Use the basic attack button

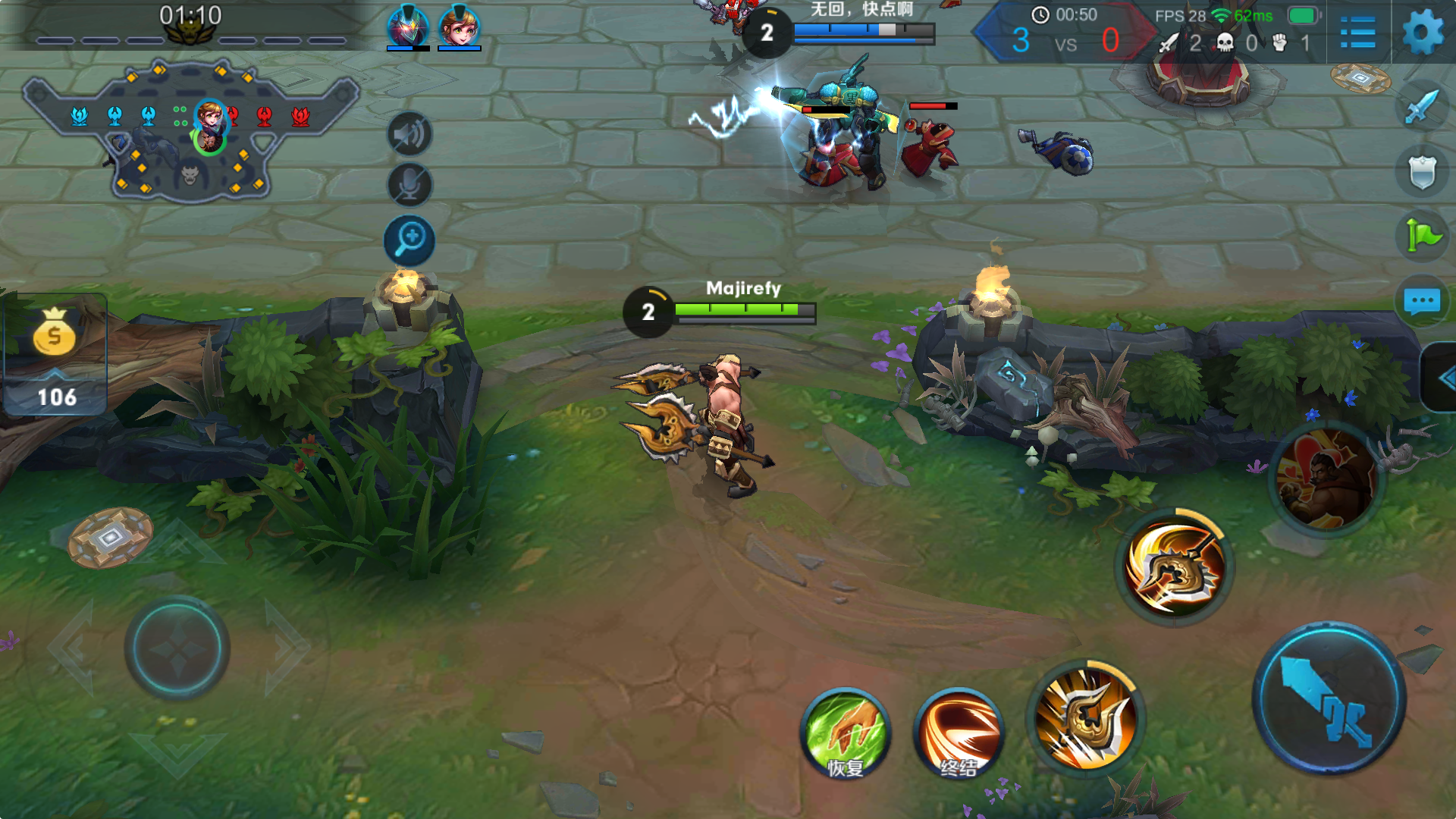point(1329,698)
